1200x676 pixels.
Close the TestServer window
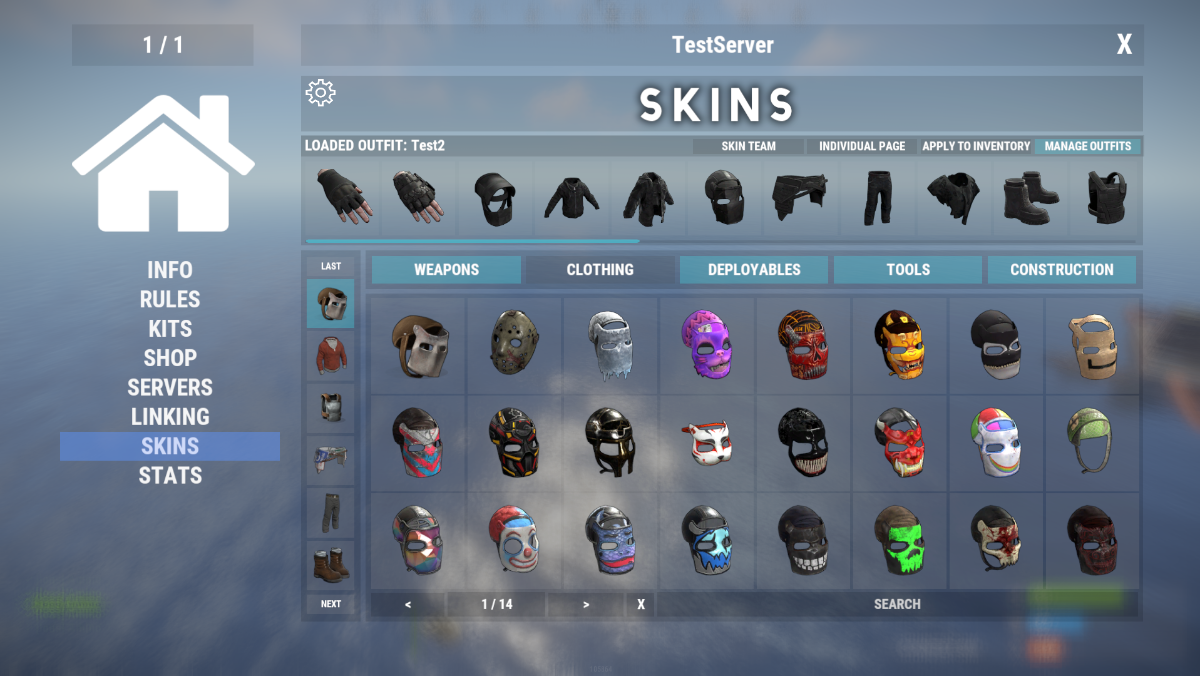pos(1124,45)
